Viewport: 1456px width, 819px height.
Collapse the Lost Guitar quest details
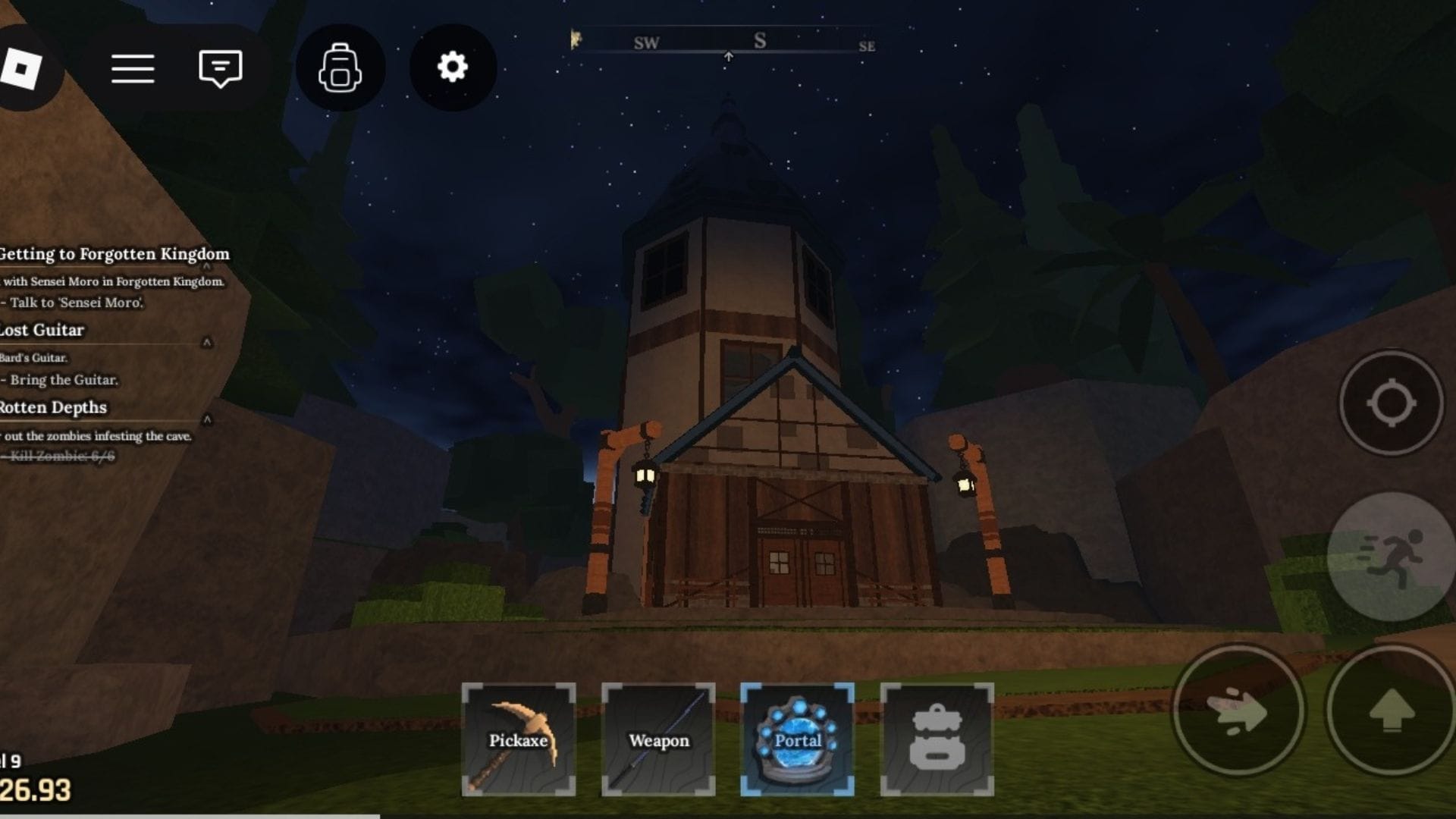point(206,342)
